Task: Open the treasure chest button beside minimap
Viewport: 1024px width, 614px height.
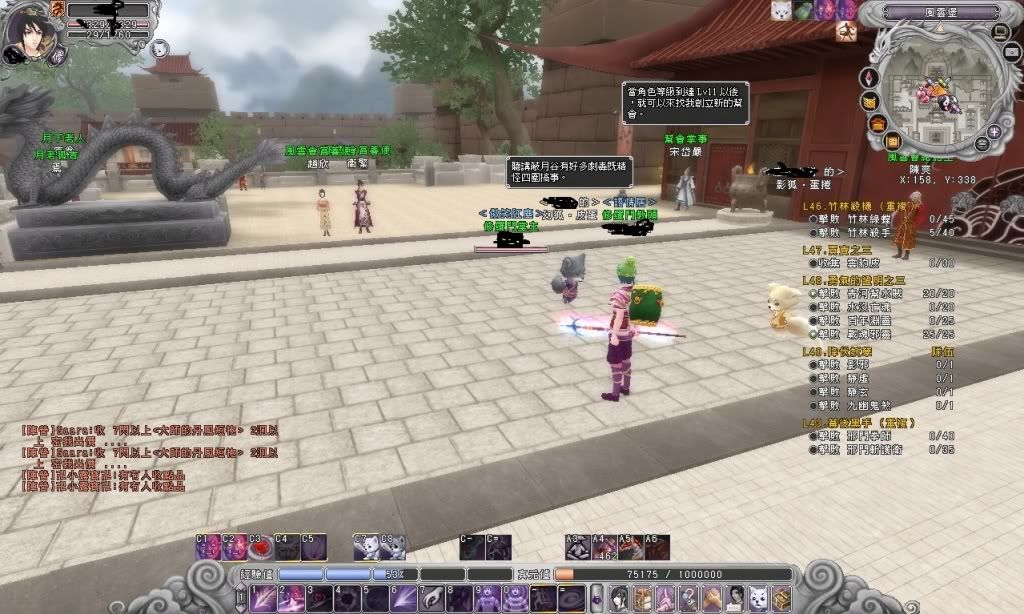Action: coord(877,123)
